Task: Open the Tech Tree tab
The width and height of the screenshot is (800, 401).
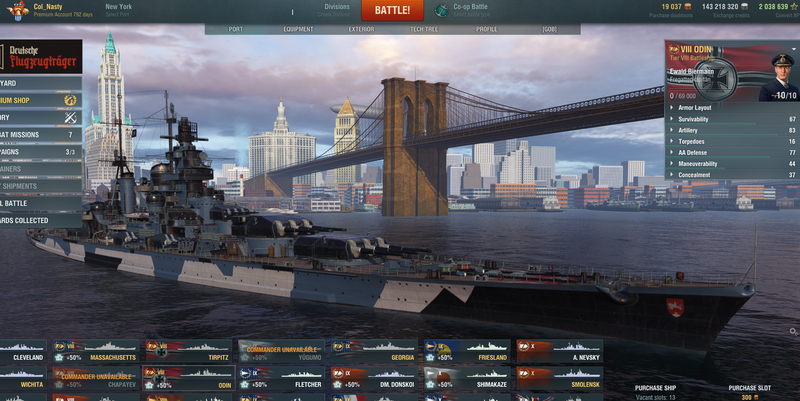Action: click(x=424, y=29)
